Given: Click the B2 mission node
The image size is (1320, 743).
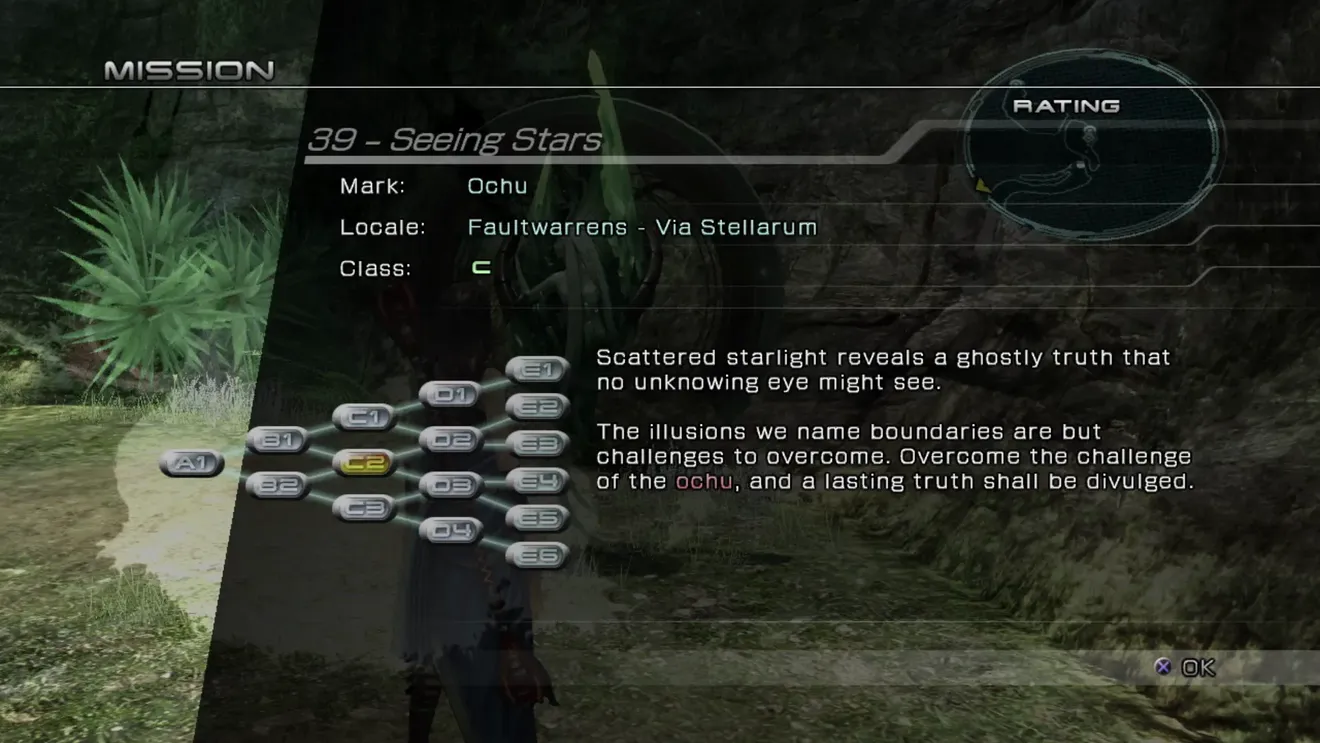Looking at the screenshot, I should point(277,485).
